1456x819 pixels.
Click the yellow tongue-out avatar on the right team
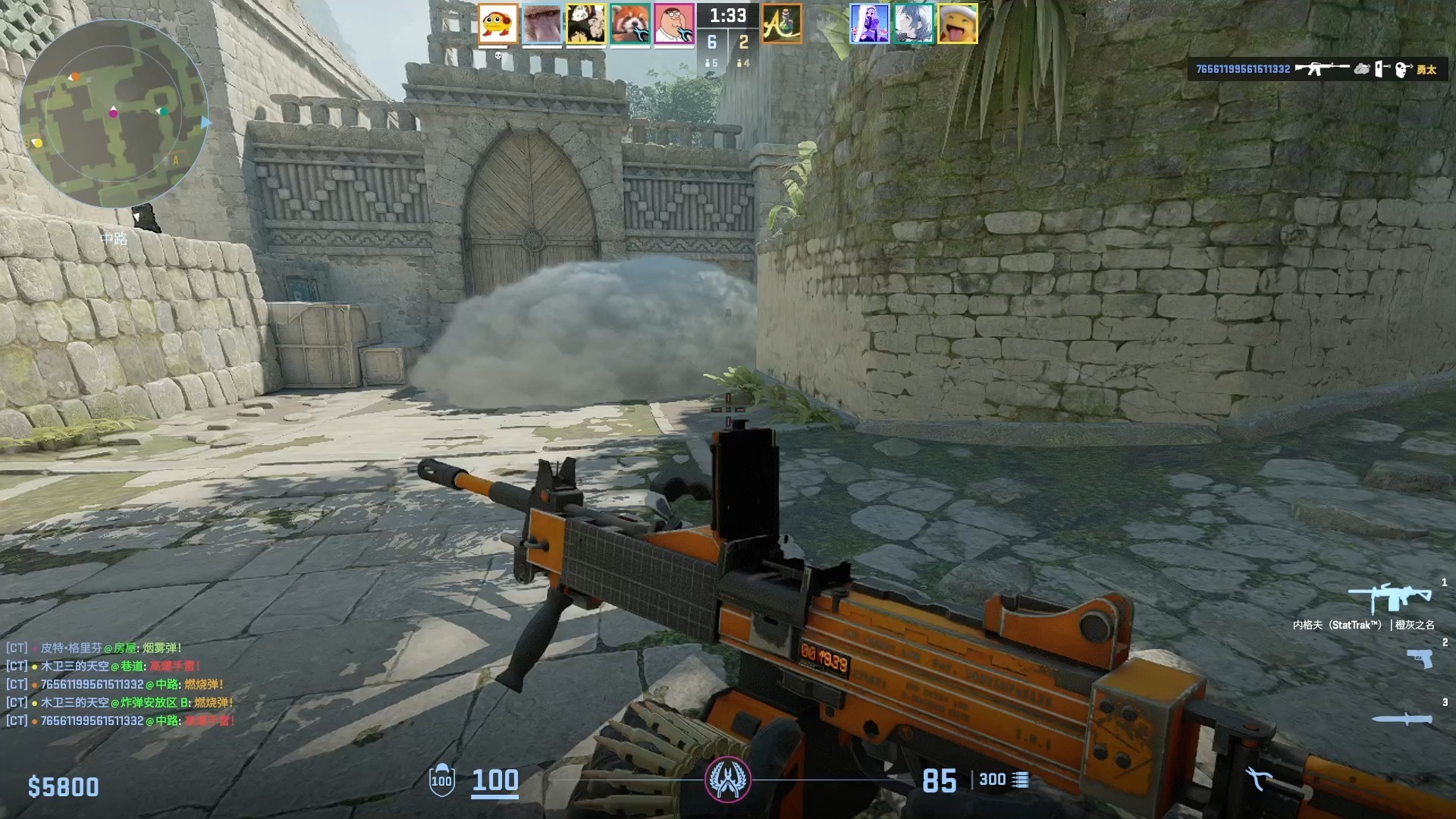[959, 23]
